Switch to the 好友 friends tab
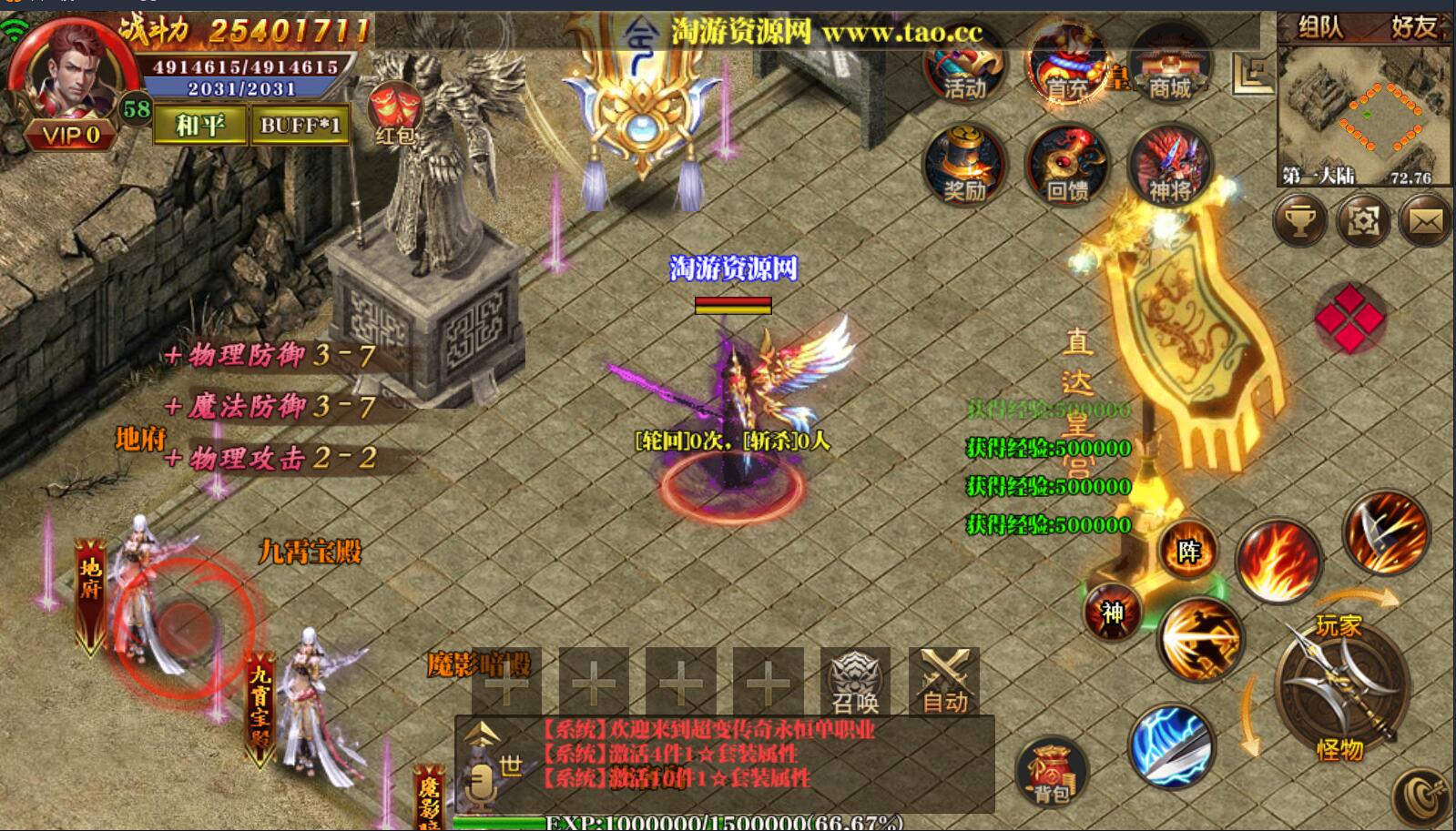Viewport: 1456px width, 831px height. point(1412,27)
